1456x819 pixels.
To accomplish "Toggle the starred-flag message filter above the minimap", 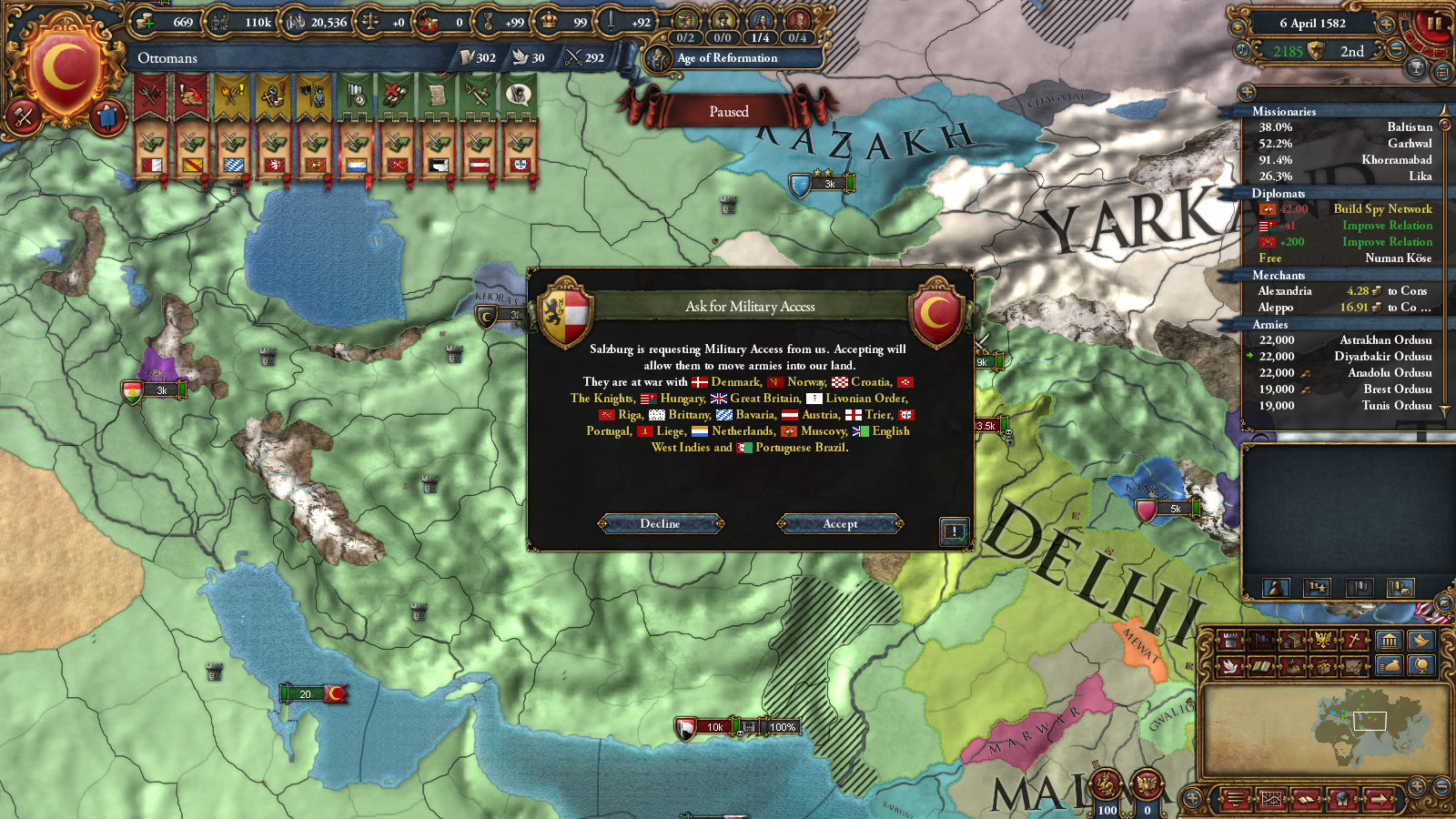I will 1316,587.
